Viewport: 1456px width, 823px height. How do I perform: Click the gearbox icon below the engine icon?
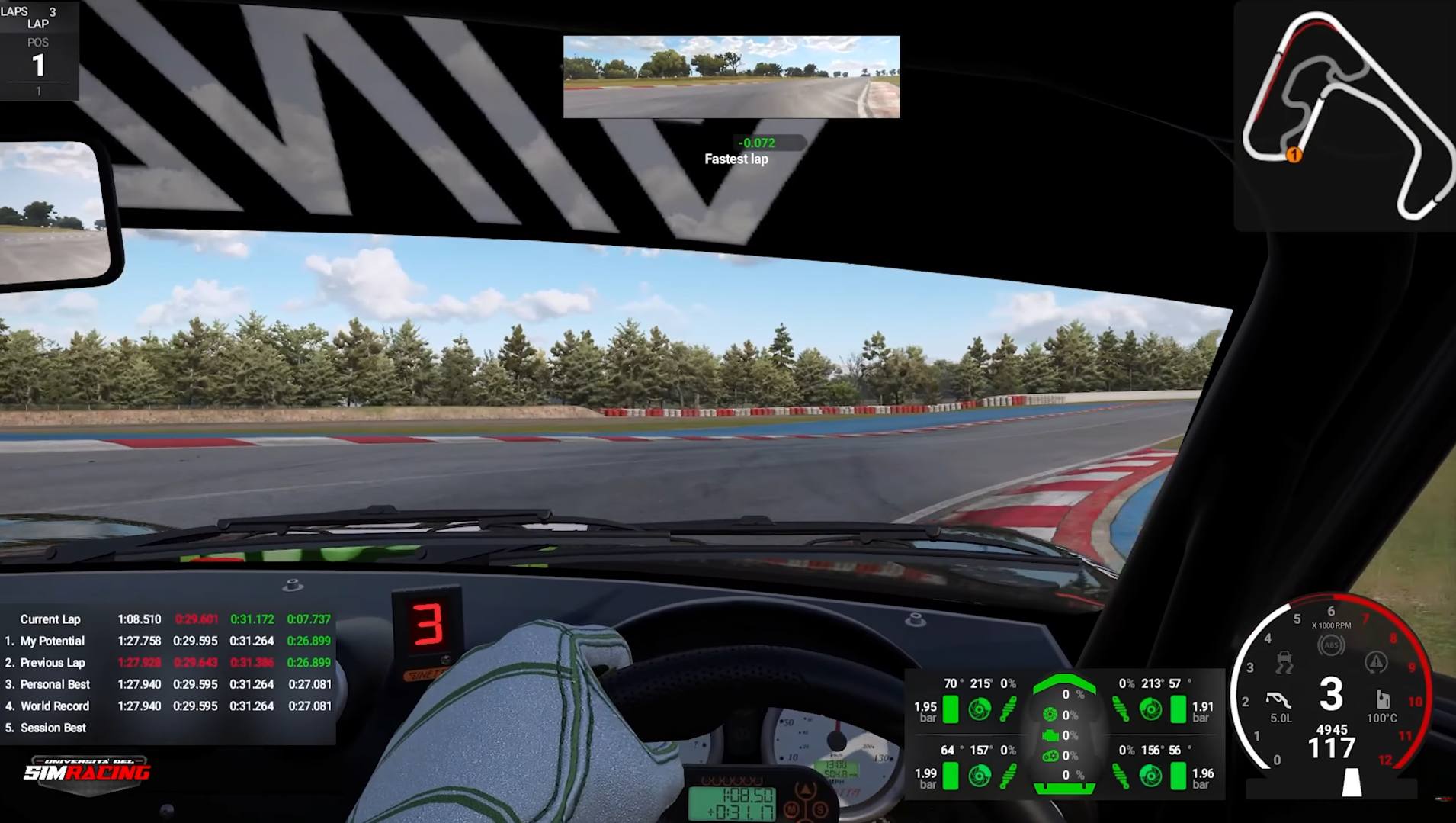1051,755
